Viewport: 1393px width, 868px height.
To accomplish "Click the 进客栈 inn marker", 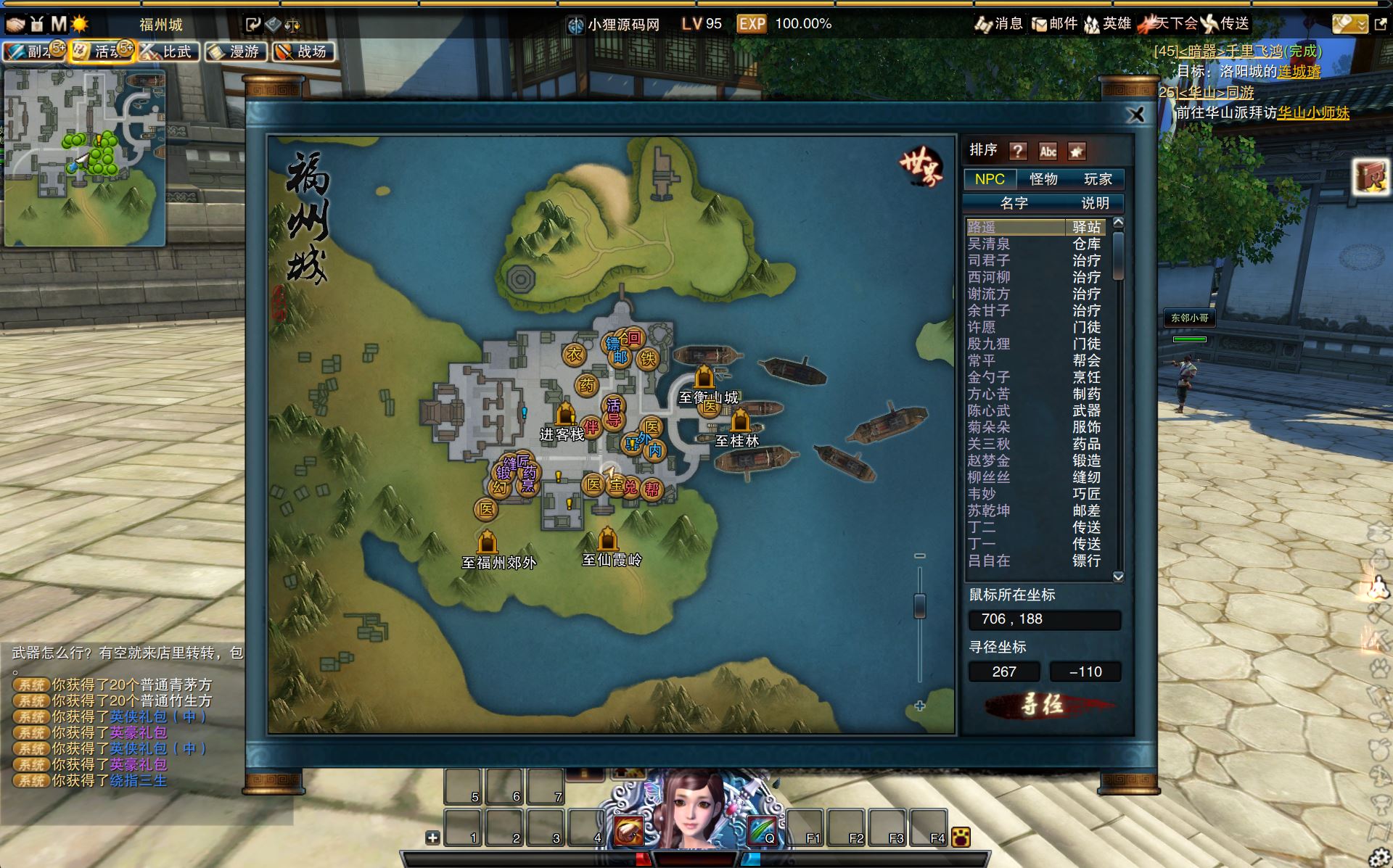I will coord(565,416).
